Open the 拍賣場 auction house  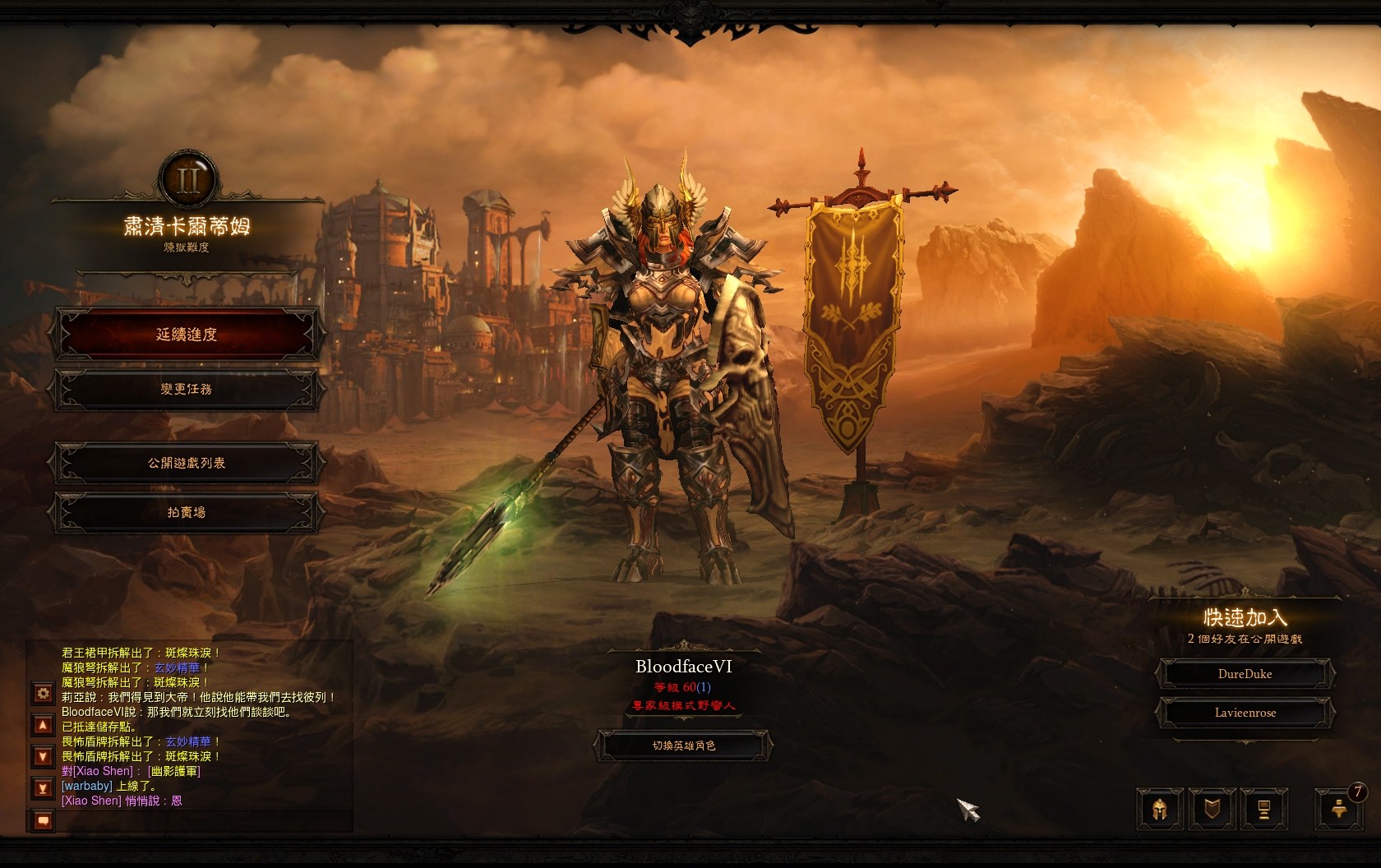[x=187, y=512]
